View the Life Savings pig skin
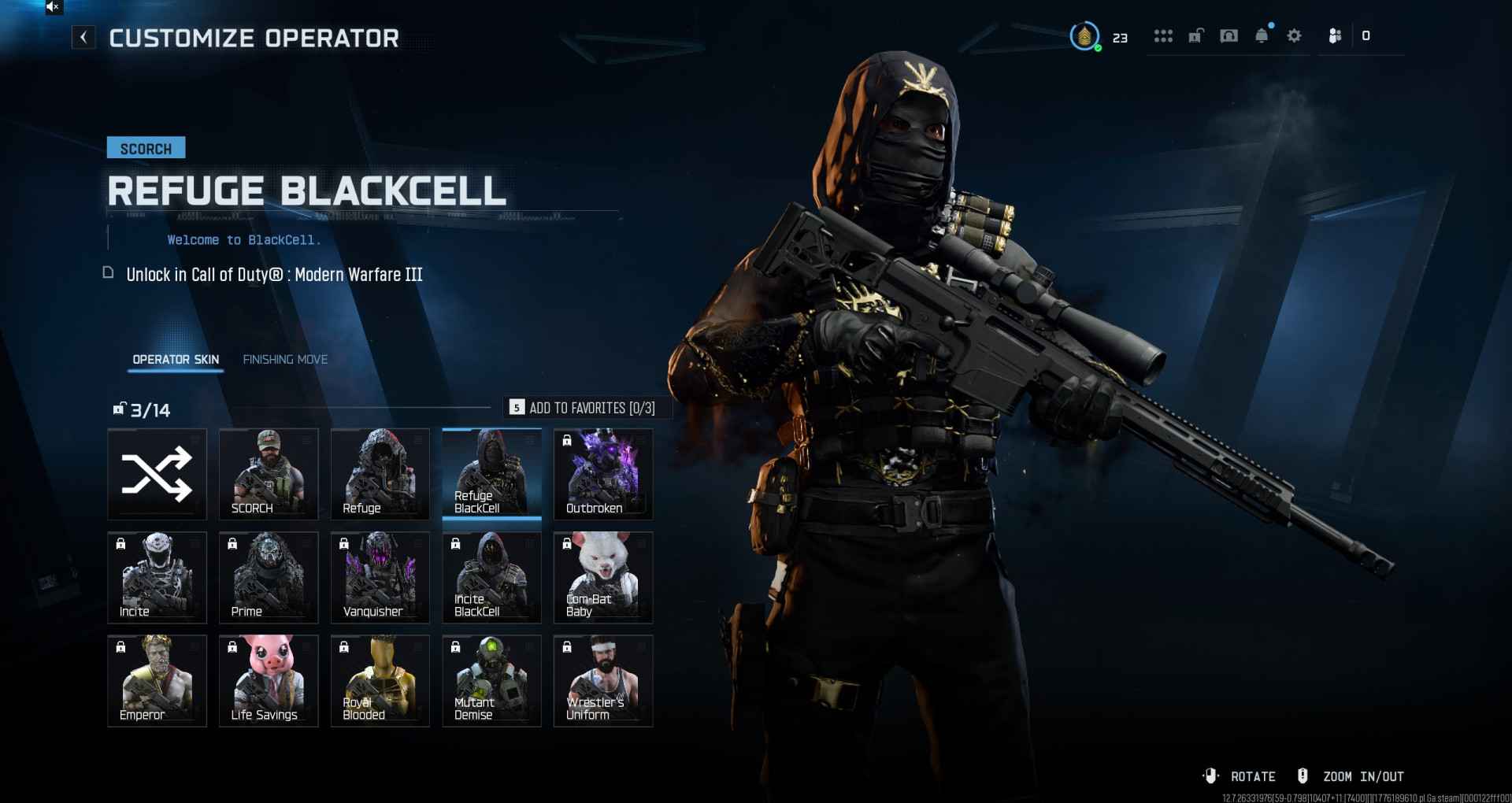The width and height of the screenshot is (1512, 803). coord(269,680)
